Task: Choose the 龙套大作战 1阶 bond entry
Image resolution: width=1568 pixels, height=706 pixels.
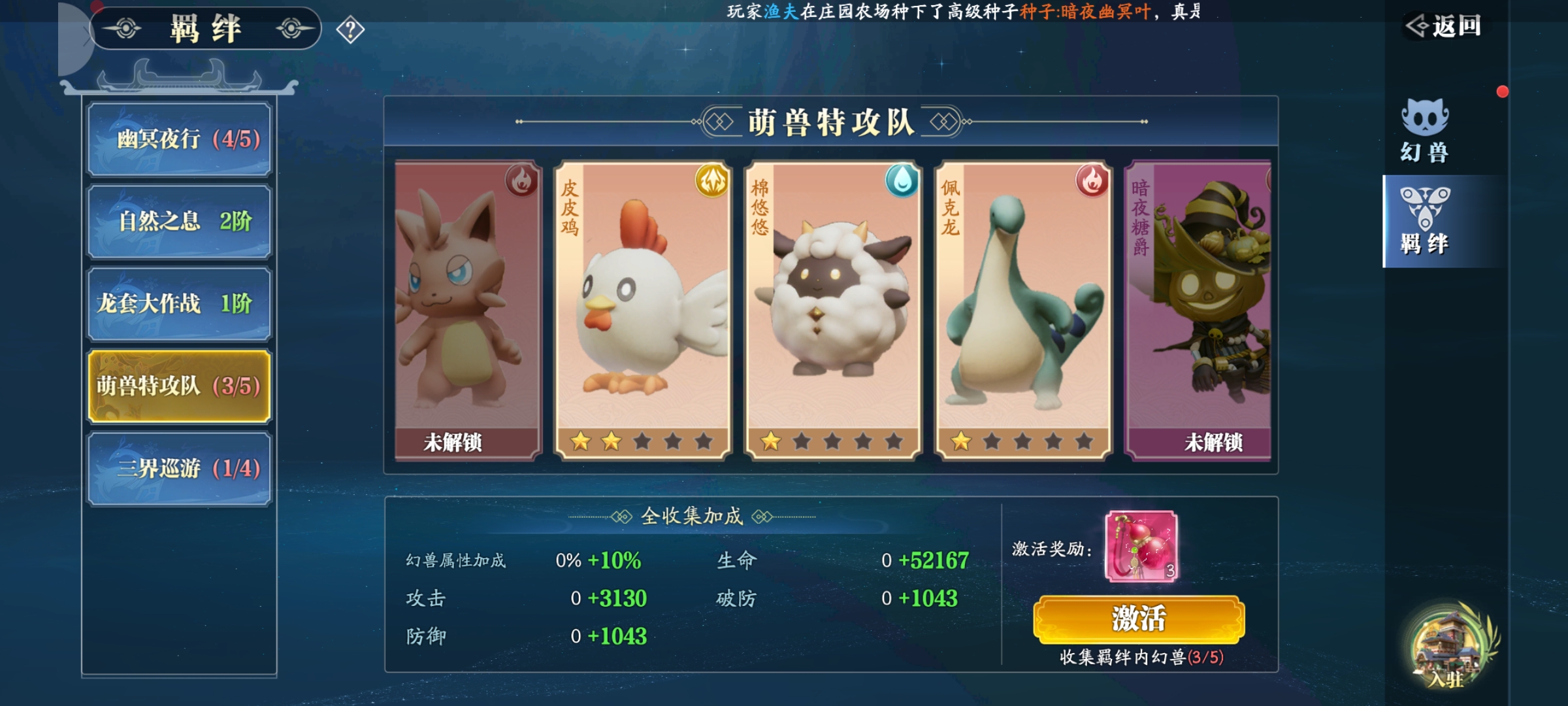Action: tap(179, 304)
